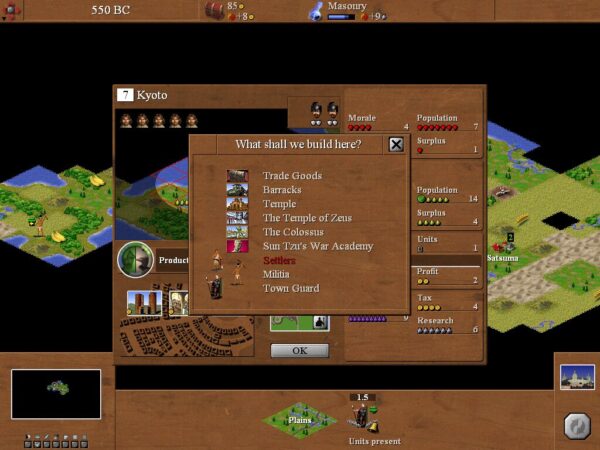Open the treasury chest icon
This screenshot has width=600, height=450.
[x=214, y=10]
